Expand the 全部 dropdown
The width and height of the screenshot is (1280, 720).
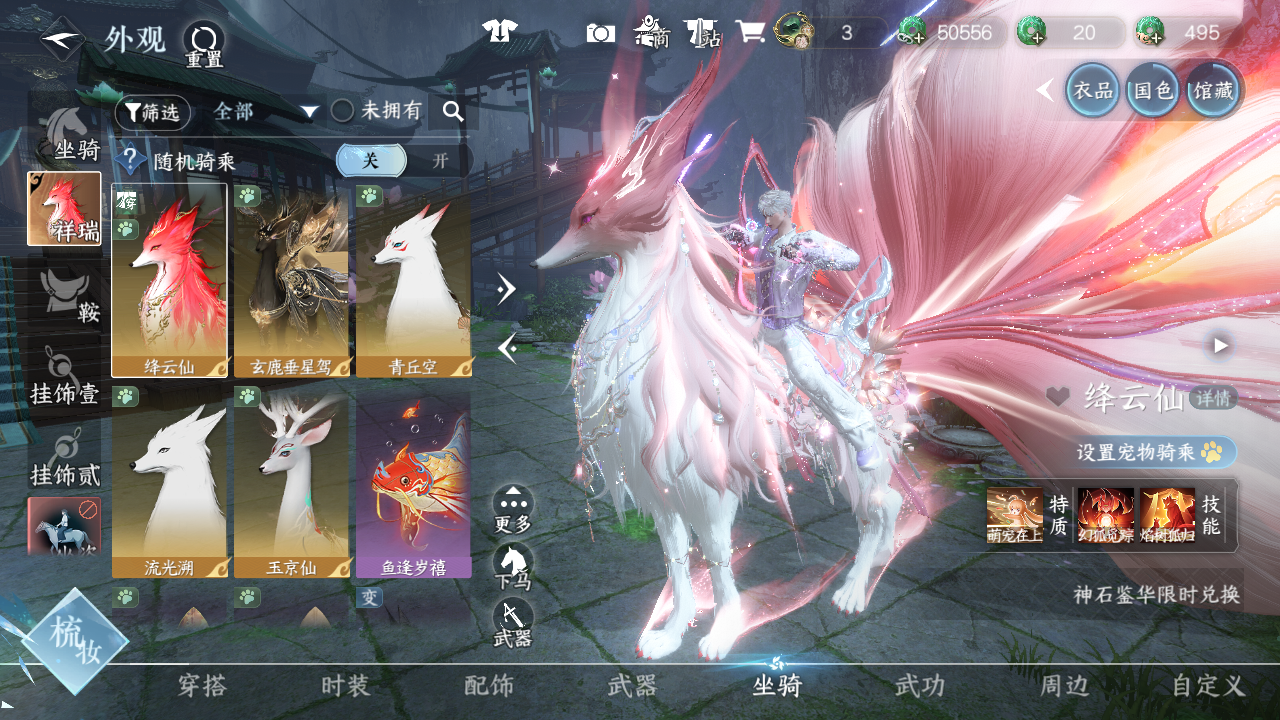coord(266,112)
